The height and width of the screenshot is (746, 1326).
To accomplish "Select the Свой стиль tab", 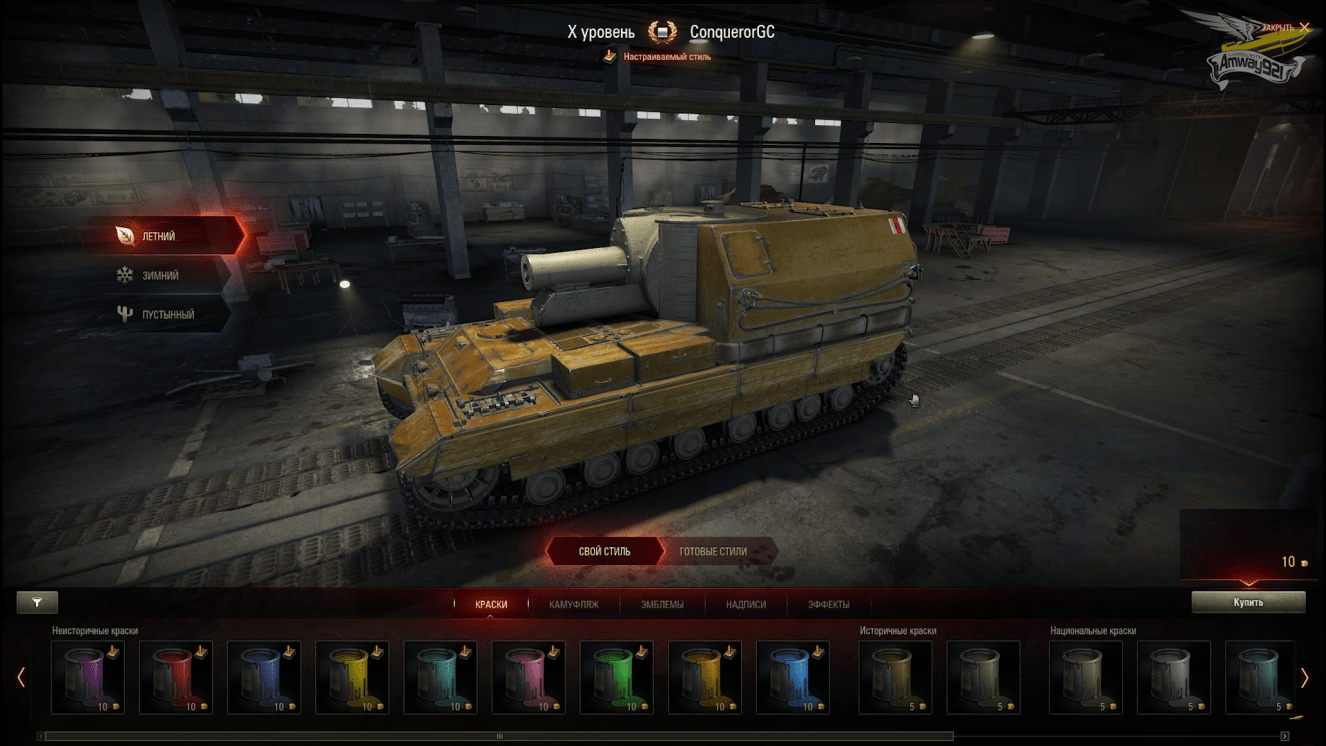I will pos(604,551).
